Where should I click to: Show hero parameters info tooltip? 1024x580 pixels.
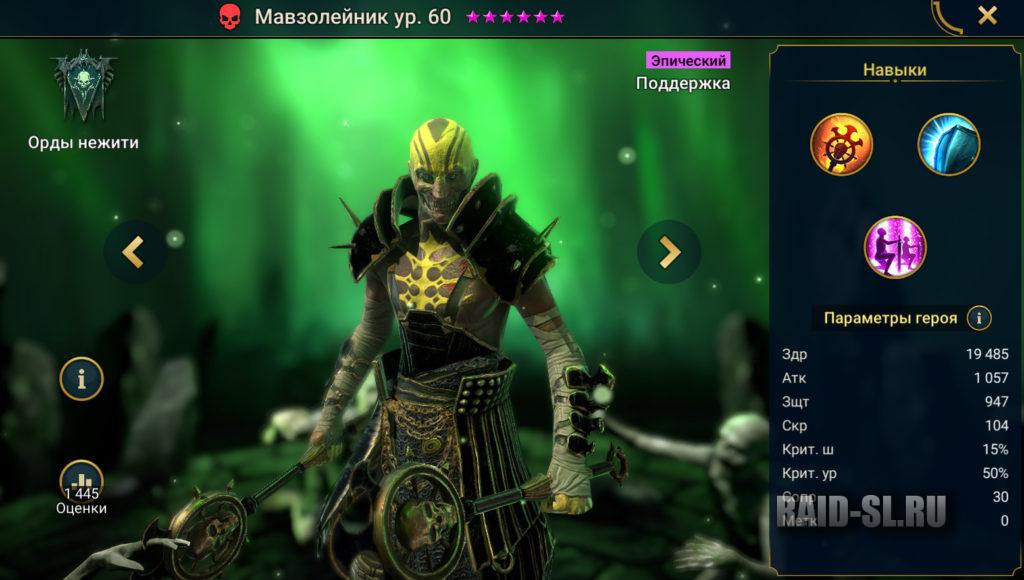pyautogui.click(x=978, y=318)
